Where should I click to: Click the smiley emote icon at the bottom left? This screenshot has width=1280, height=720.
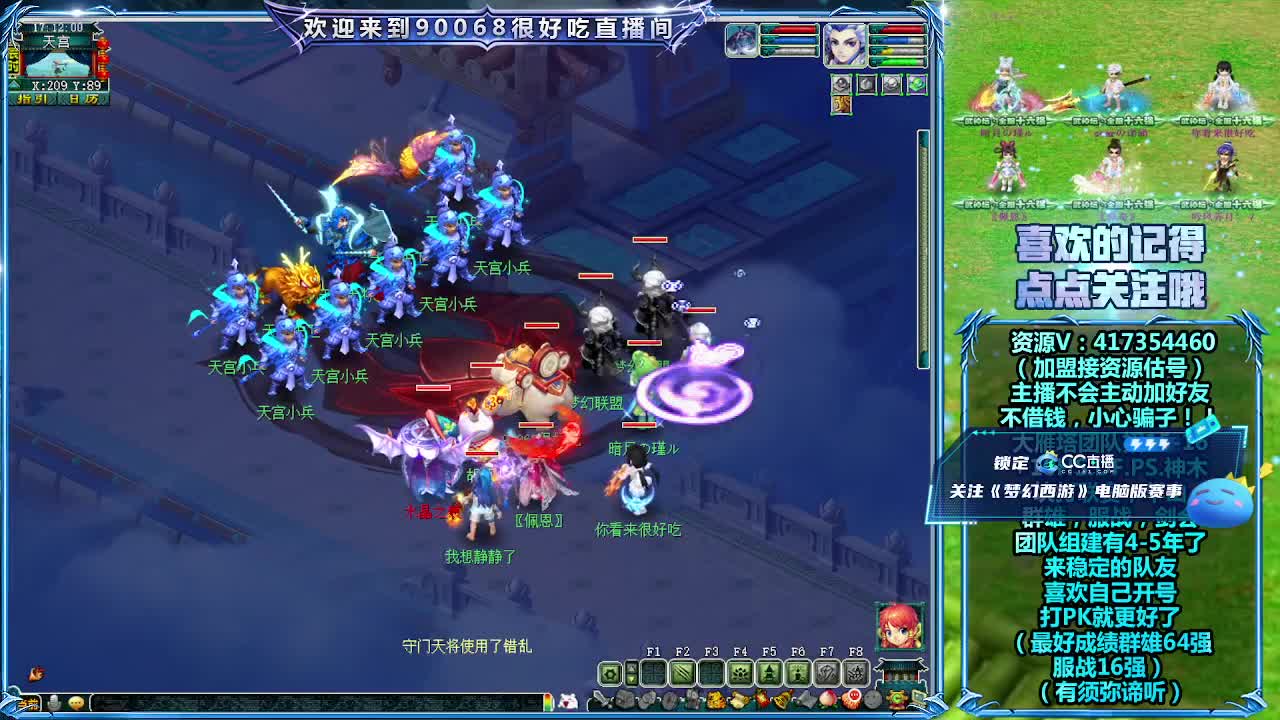76,703
